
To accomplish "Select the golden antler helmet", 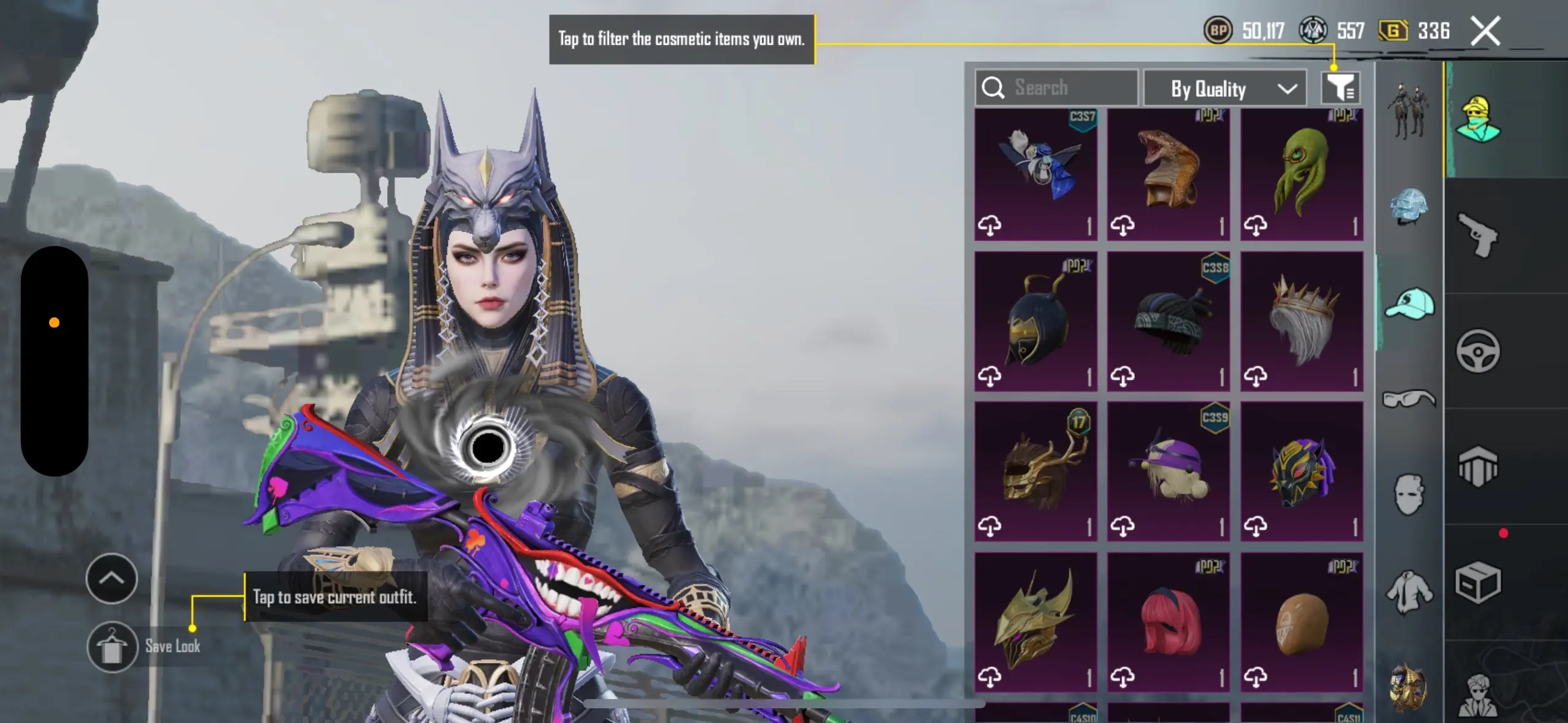I will (1036, 471).
